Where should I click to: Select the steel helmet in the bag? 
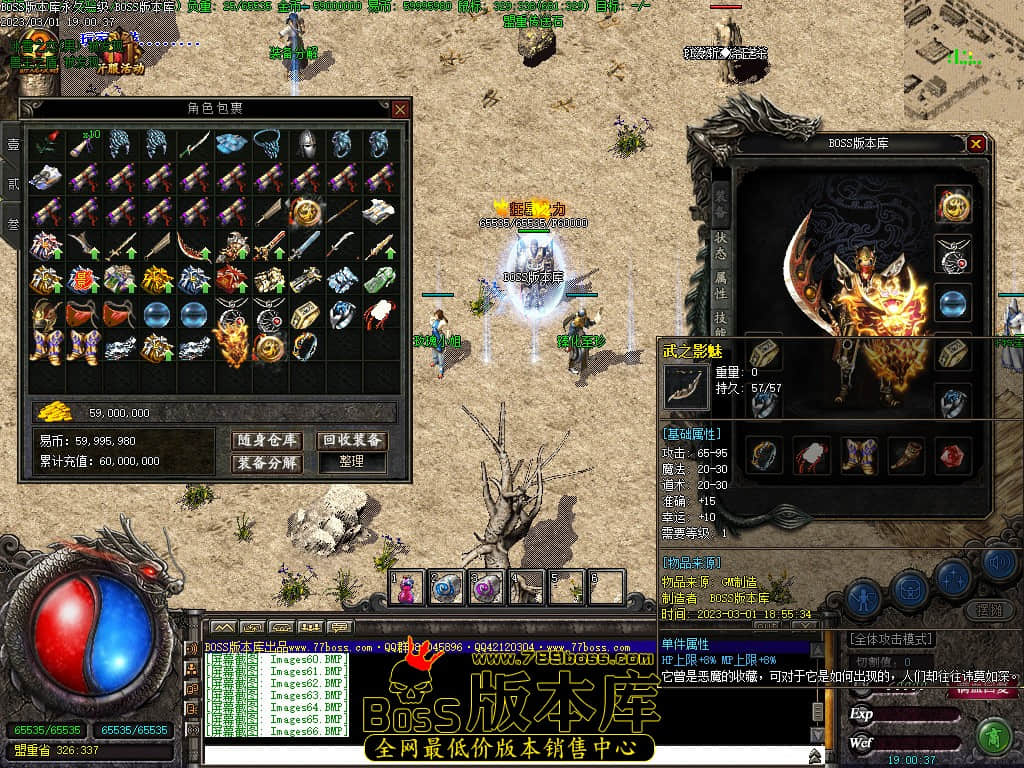(306, 145)
